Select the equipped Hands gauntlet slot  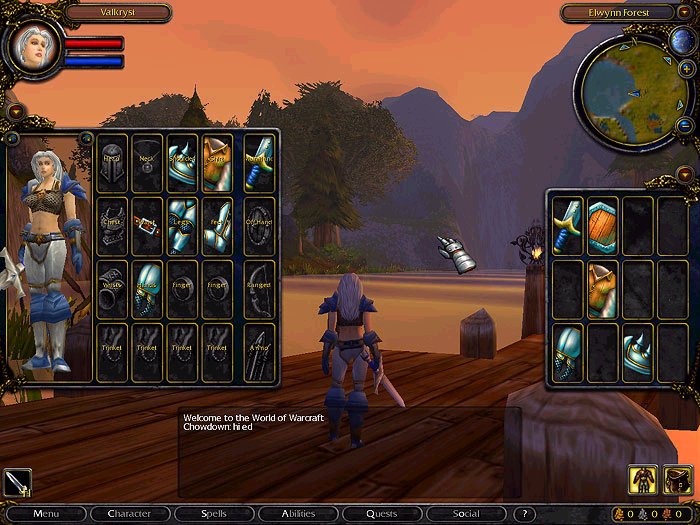coord(147,289)
